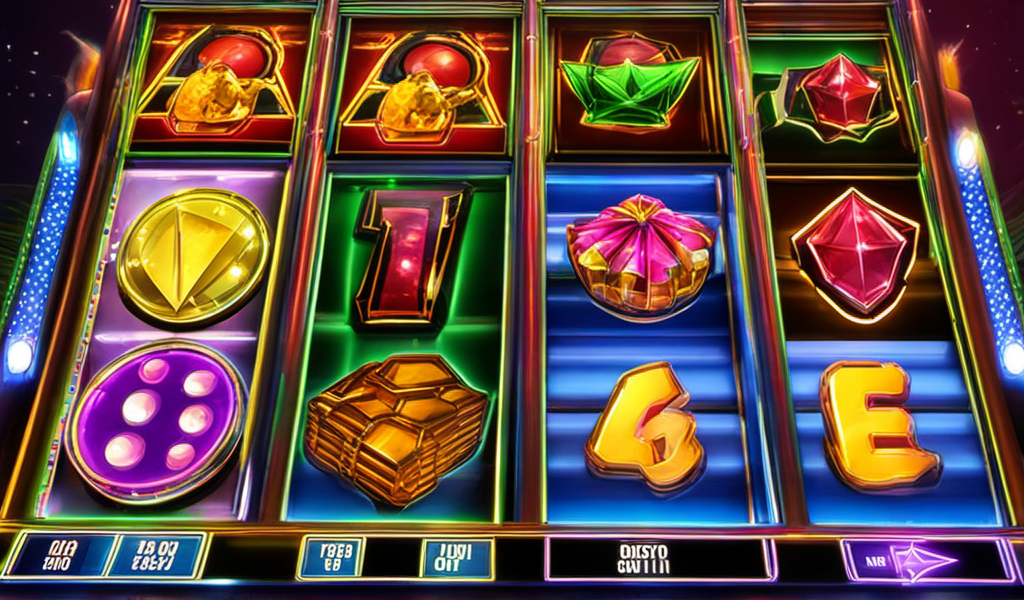The width and height of the screenshot is (1024, 600).
Task: Select the wide purple-outlined black panel
Action: pos(660,559)
